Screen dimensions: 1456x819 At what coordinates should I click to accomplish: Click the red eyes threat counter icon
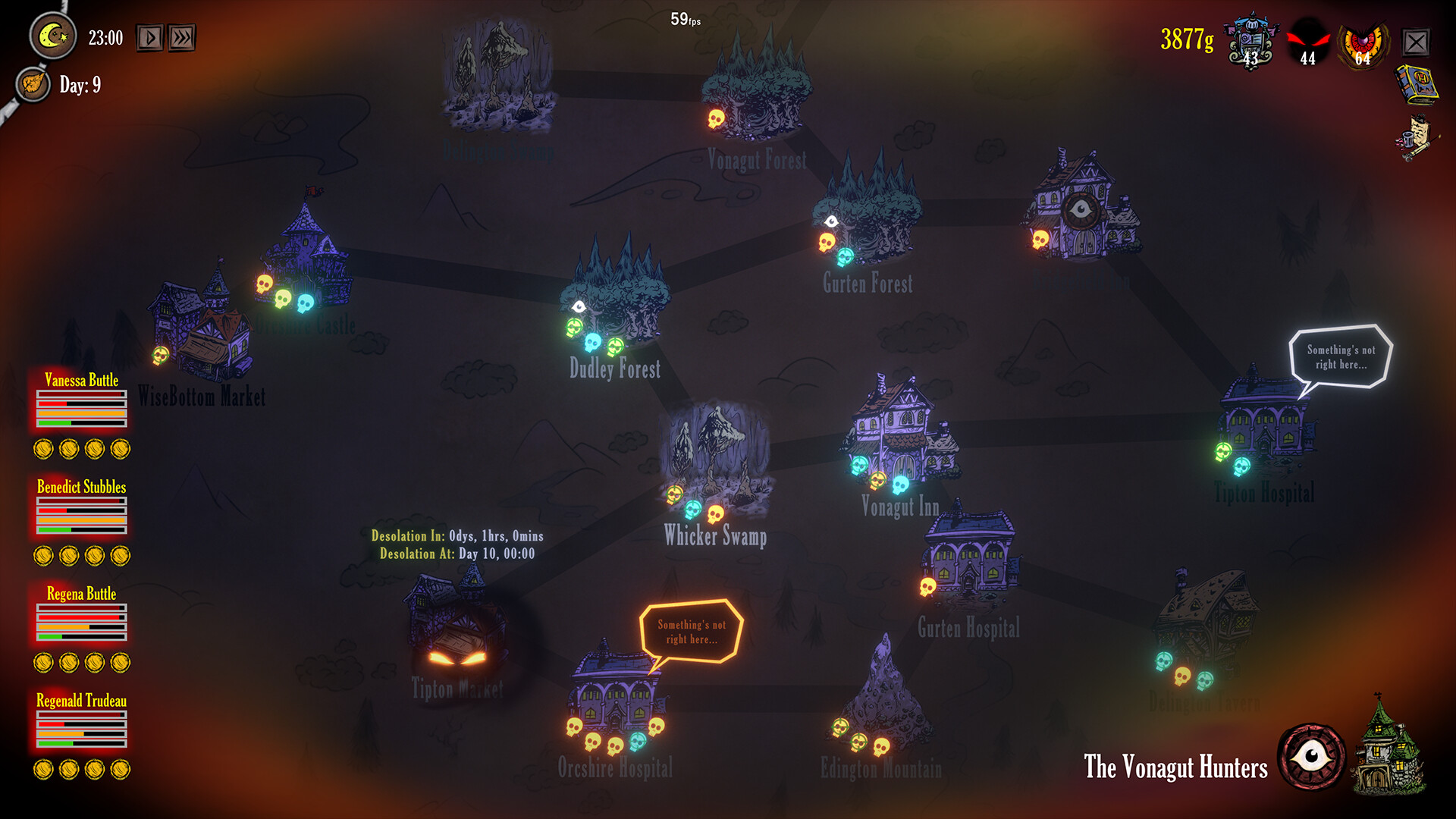point(1307,39)
